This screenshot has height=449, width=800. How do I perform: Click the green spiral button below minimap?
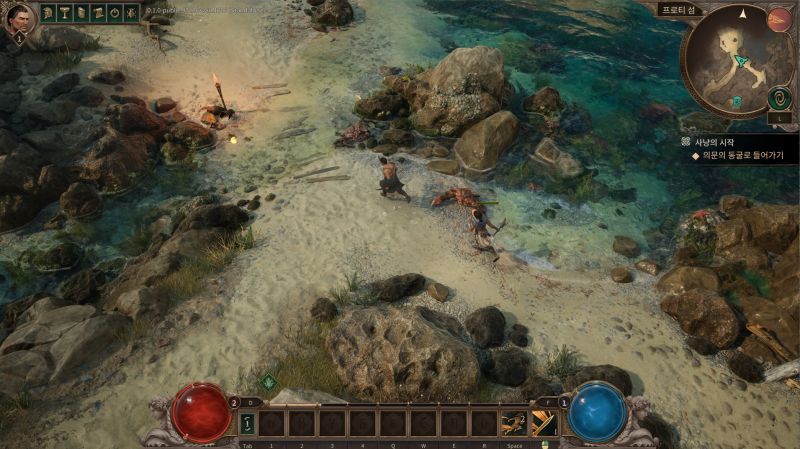[x=779, y=99]
